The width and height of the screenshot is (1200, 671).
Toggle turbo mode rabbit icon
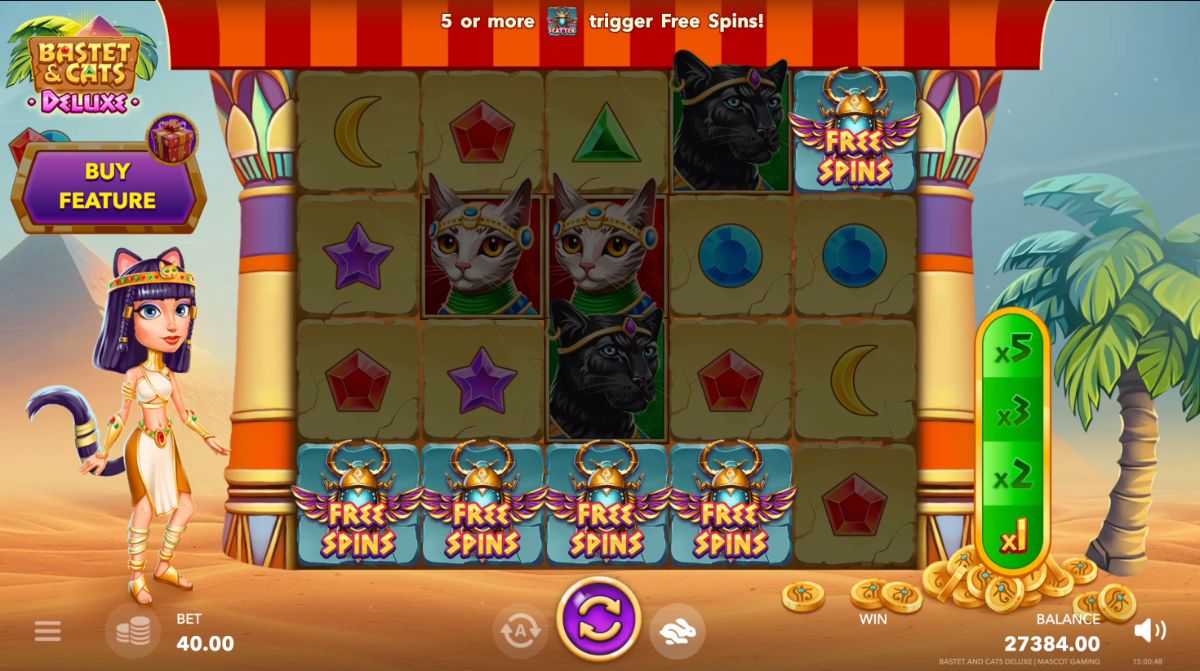tap(677, 630)
